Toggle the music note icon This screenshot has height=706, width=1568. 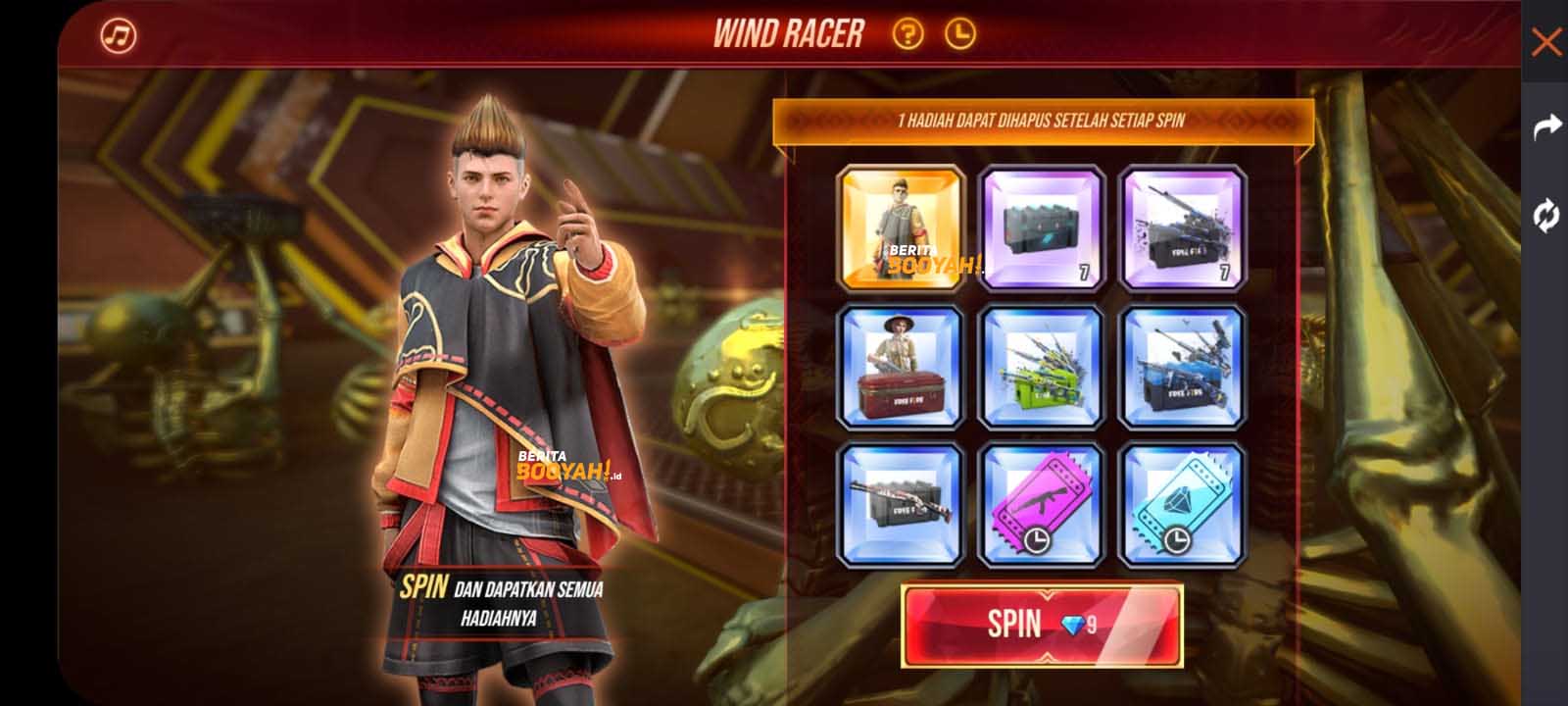pos(119,36)
